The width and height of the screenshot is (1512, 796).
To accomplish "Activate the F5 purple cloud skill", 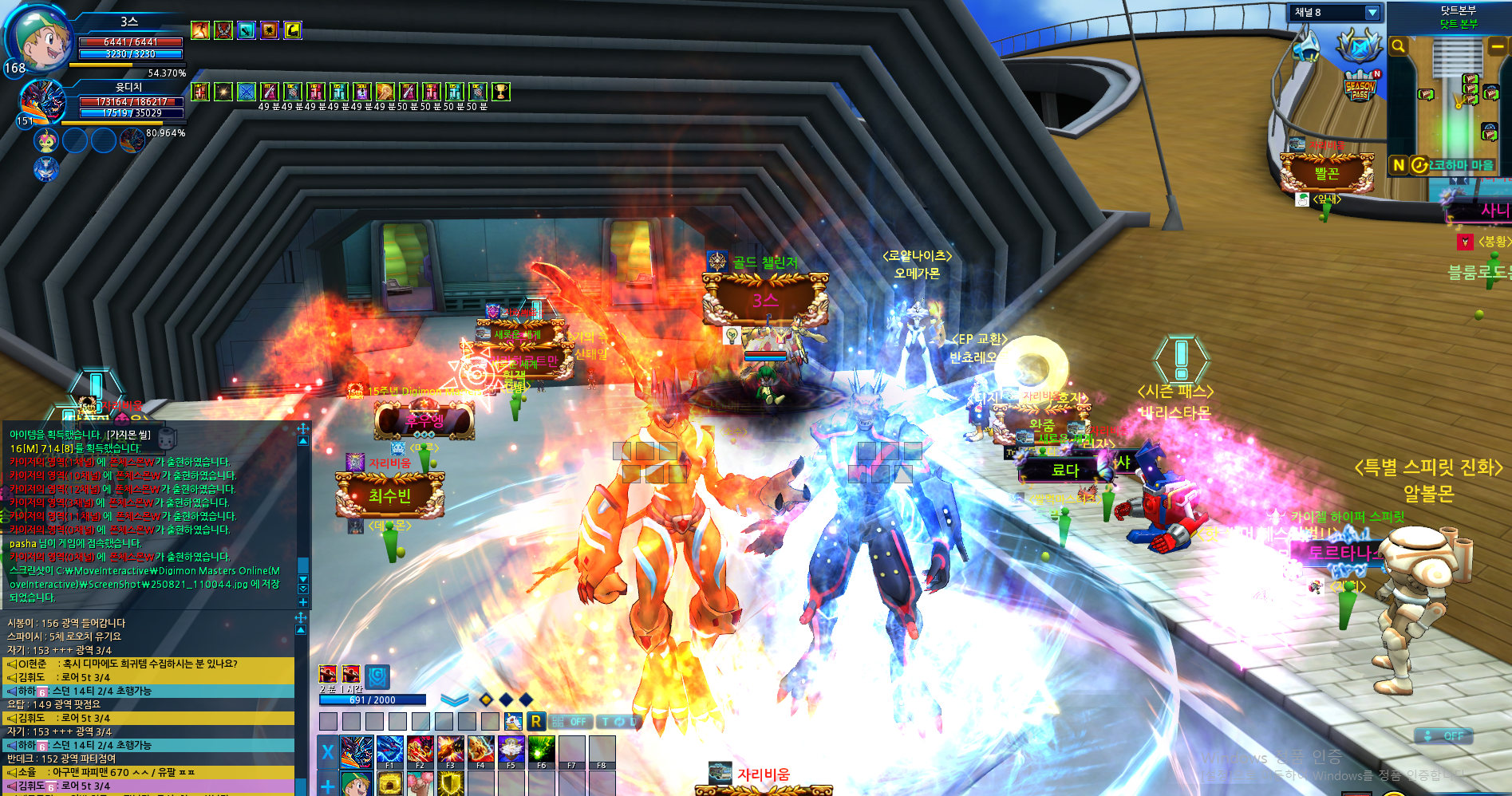I will 511,751.
